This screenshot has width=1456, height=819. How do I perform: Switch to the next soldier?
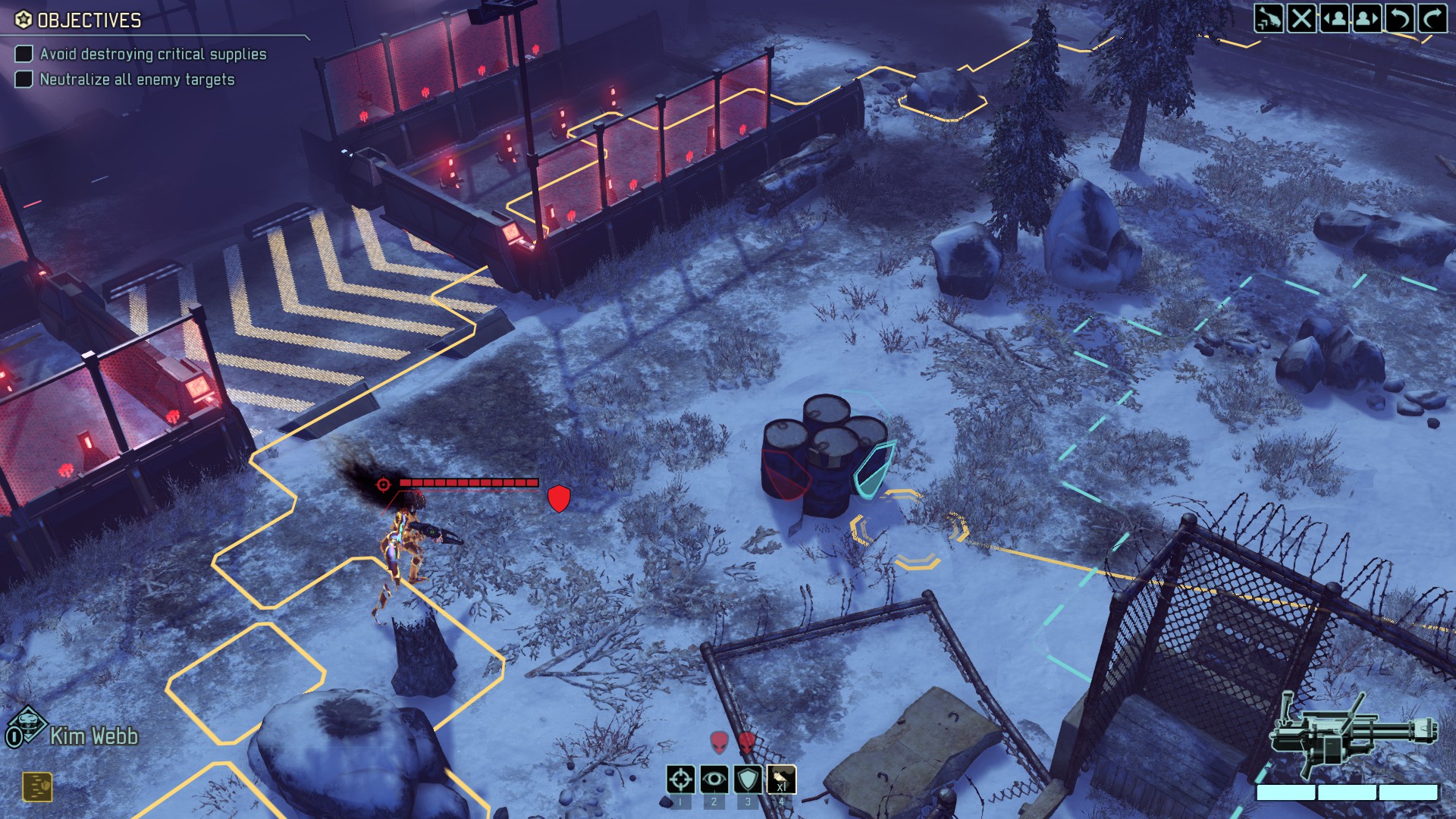pos(1367,17)
